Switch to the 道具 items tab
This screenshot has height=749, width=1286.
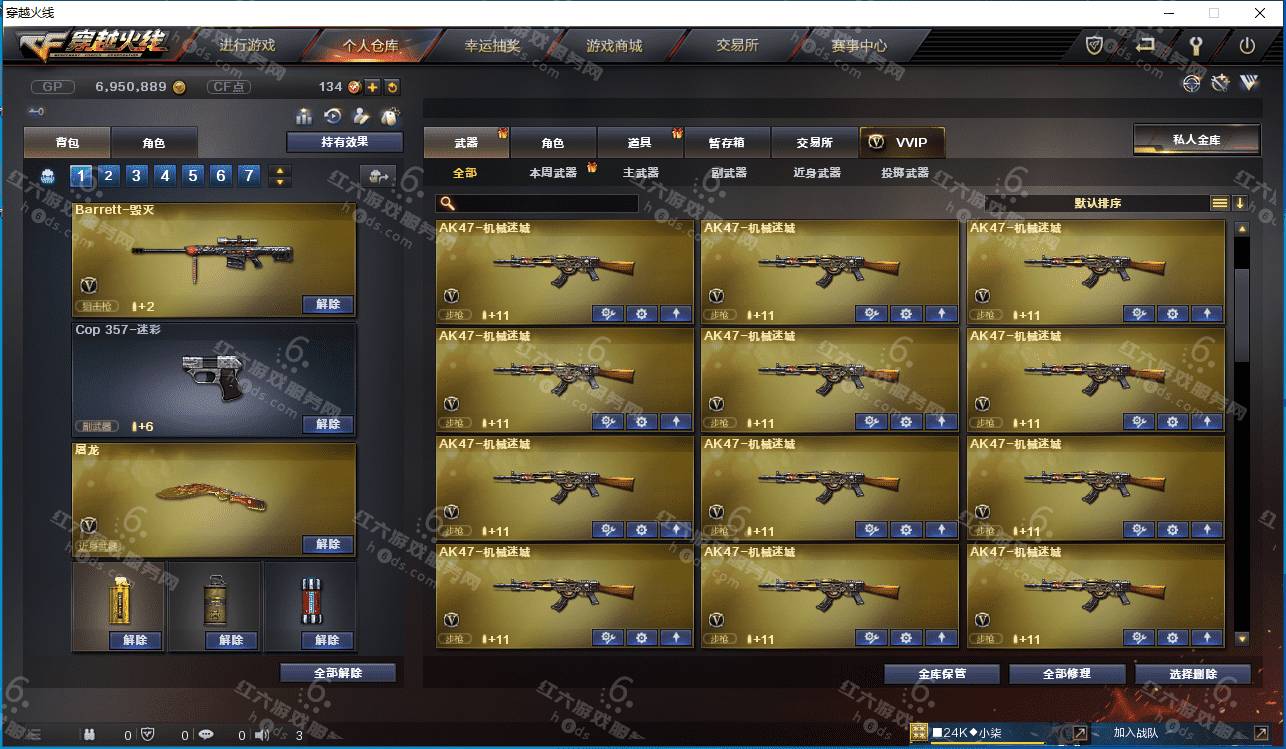coord(639,143)
